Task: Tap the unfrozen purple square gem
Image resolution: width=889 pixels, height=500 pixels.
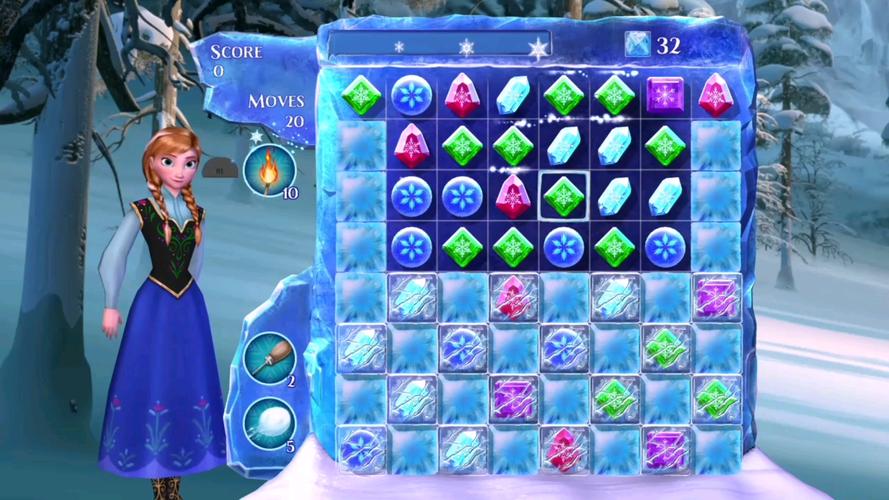Action: click(x=665, y=96)
